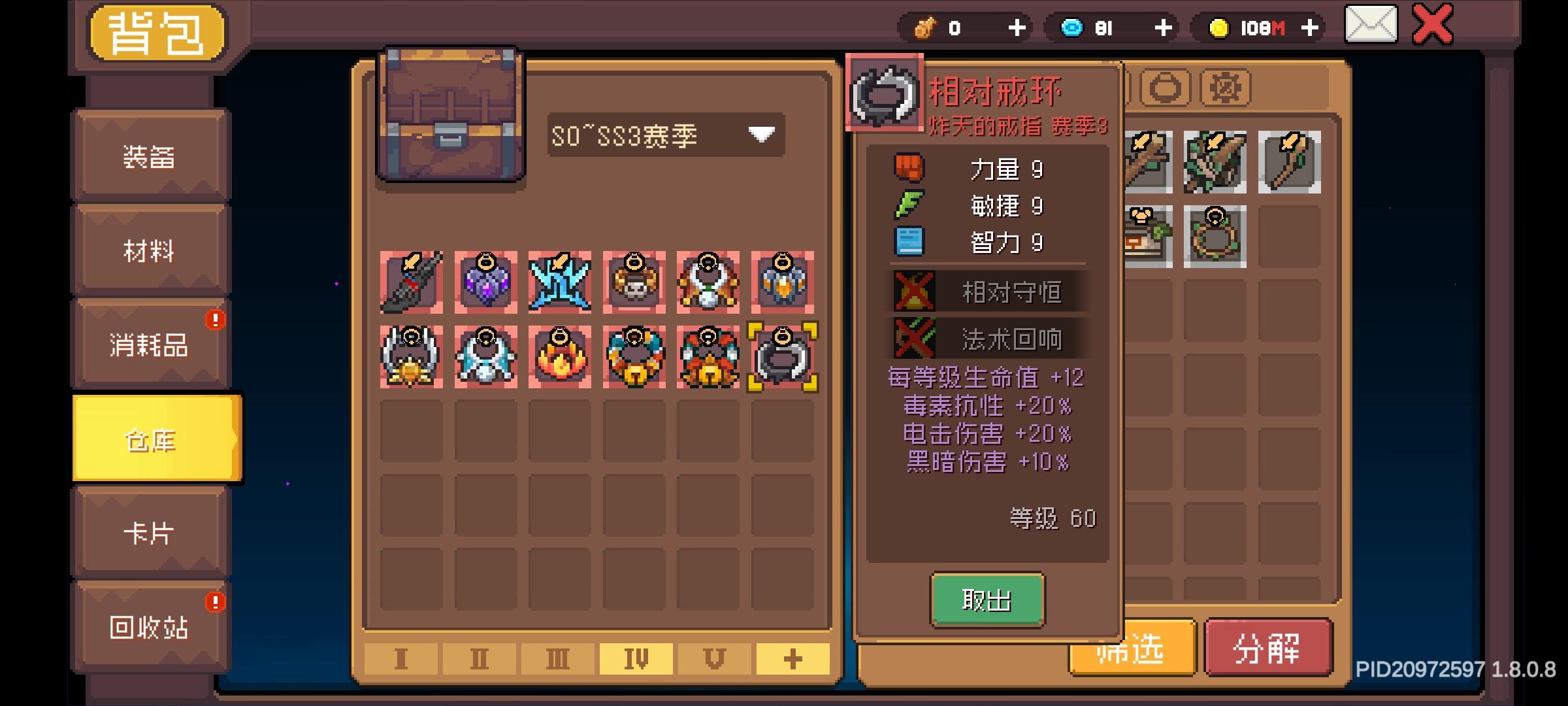1568x706 pixels.
Task: Select the purple heart amulet item
Action: pyautogui.click(x=485, y=282)
